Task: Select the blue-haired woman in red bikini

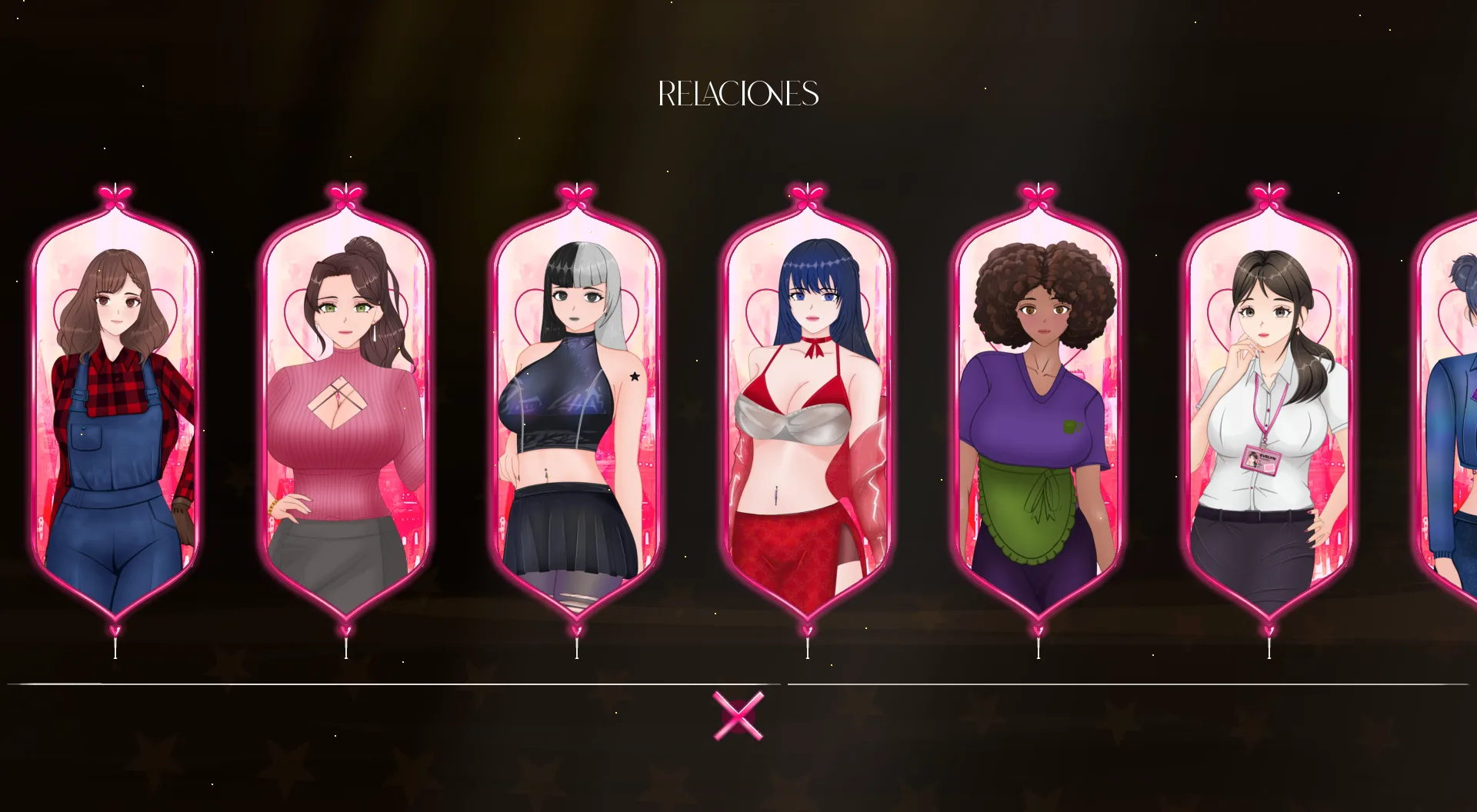Action: coord(807,408)
